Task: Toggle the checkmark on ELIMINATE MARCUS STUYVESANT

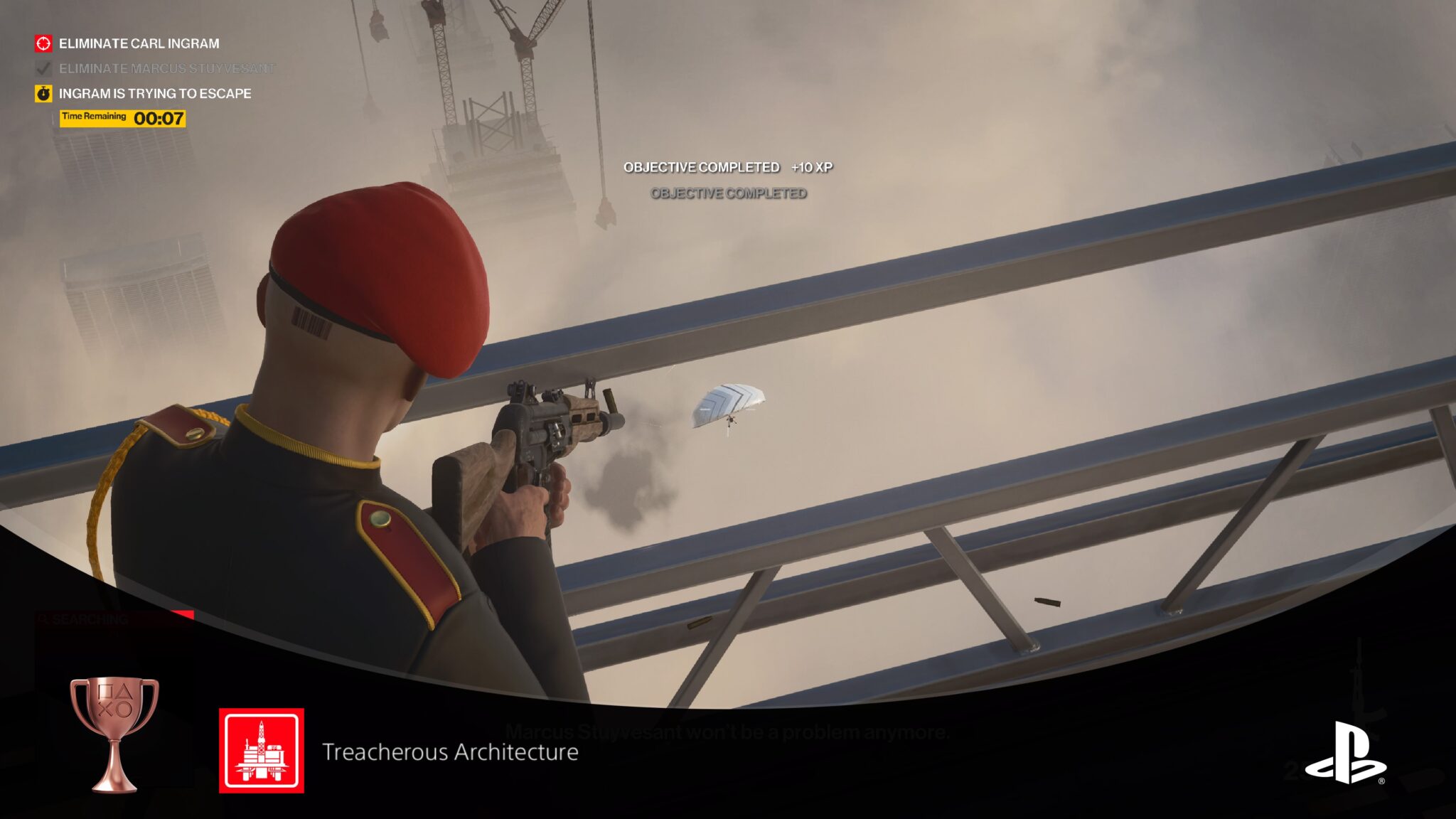Action: (41, 68)
